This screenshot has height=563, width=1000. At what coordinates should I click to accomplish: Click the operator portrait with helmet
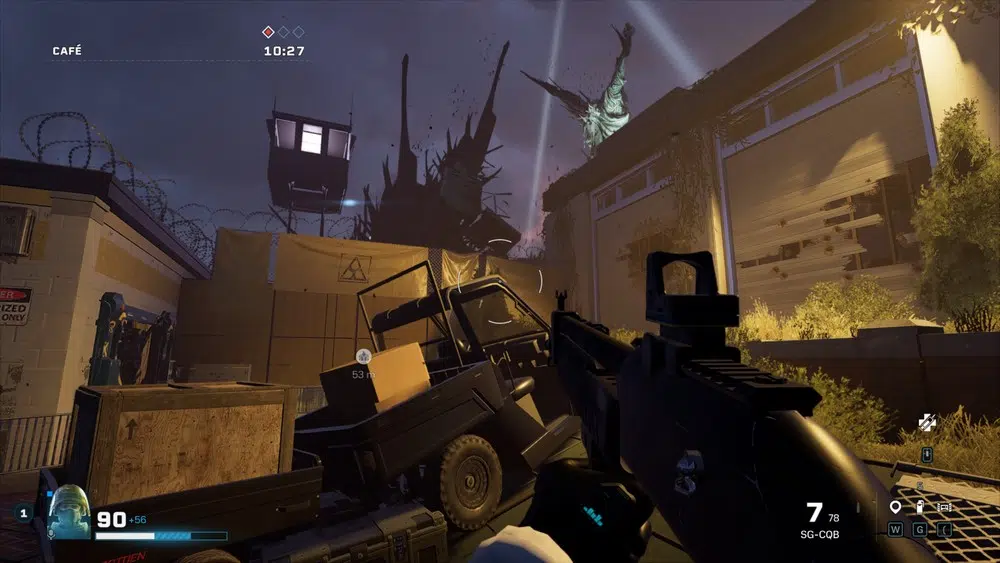(x=70, y=511)
